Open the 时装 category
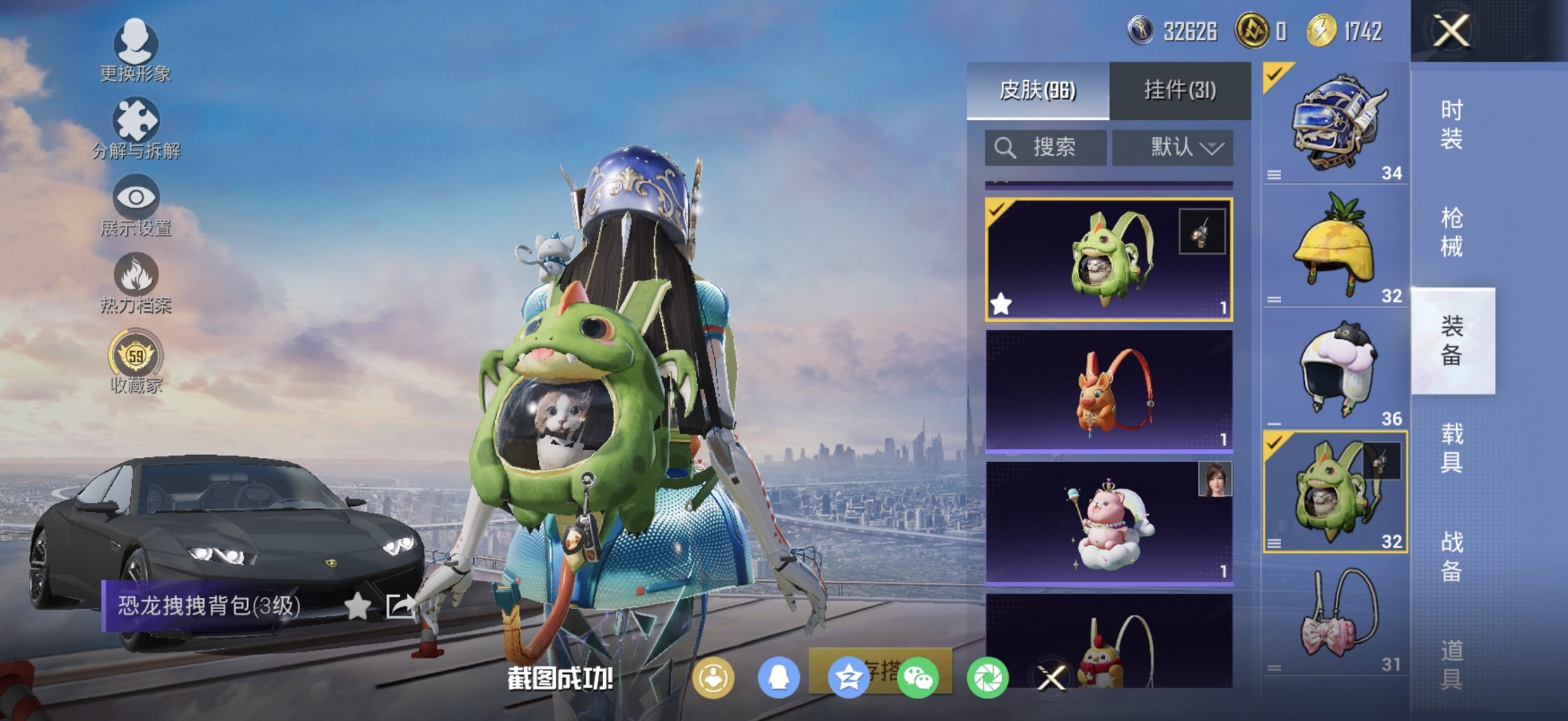This screenshot has width=1568, height=721. (x=1452, y=125)
